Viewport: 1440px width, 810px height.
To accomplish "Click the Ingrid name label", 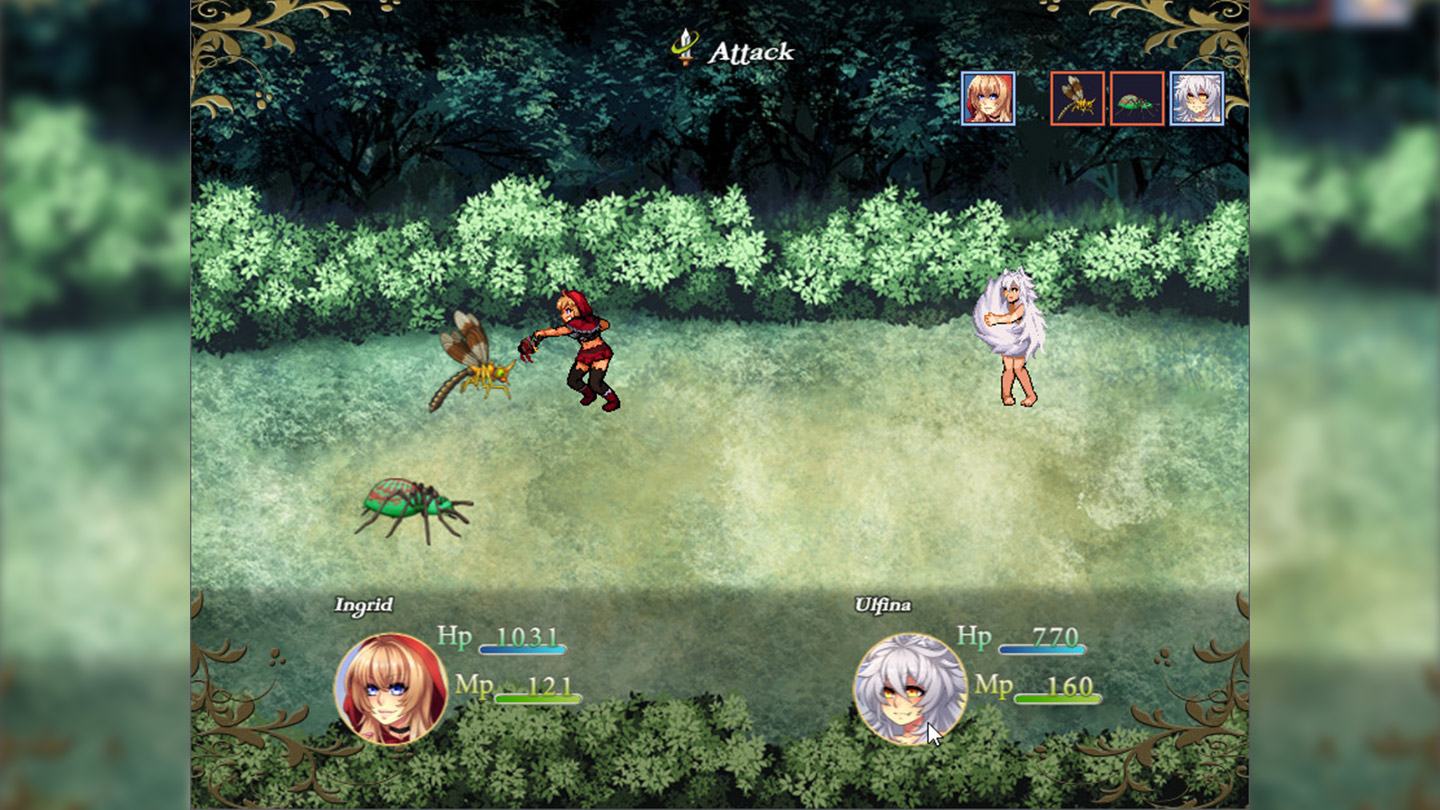I will pos(365,604).
